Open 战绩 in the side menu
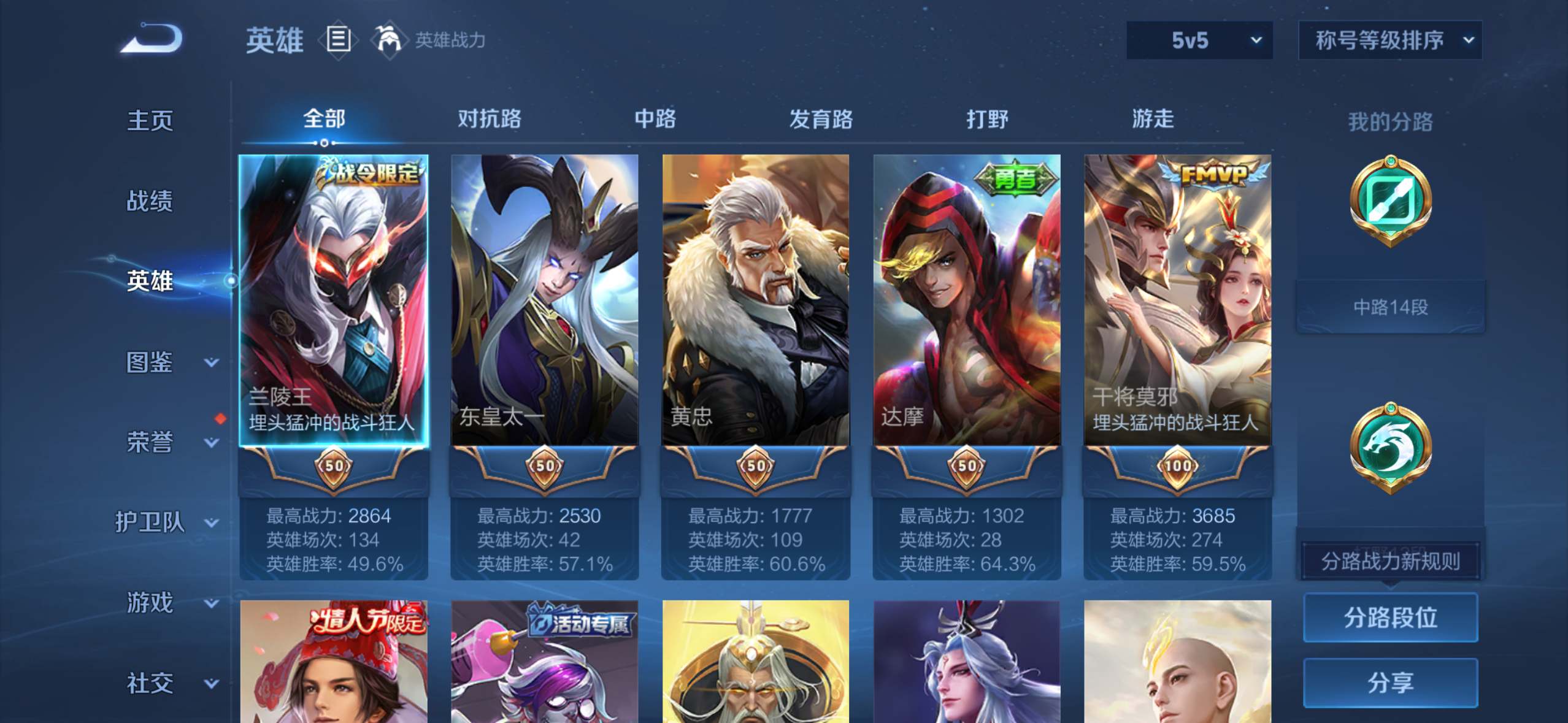Viewport: 1568px width, 723px height. coord(150,201)
